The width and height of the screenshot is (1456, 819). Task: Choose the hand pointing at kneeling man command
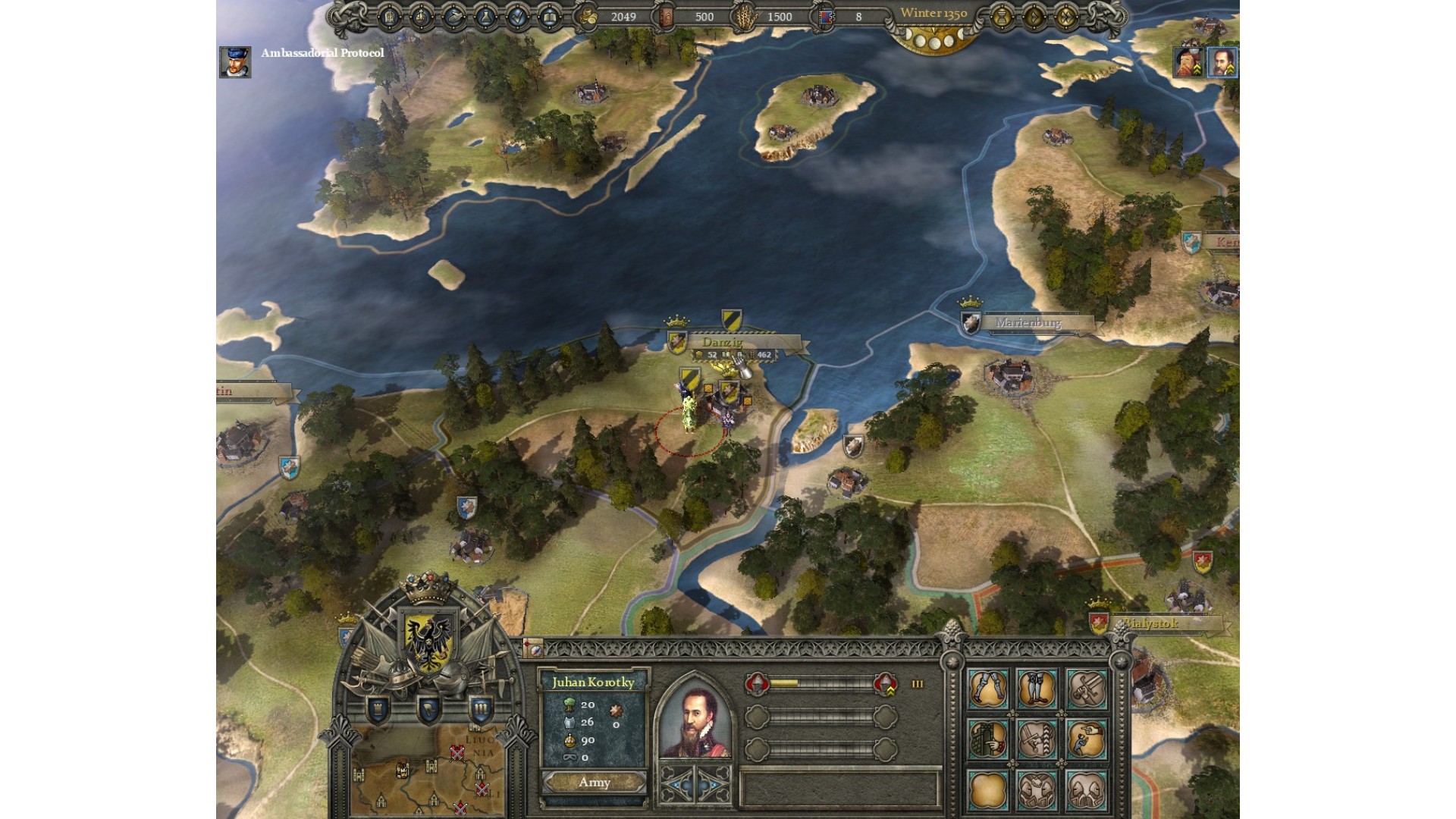click(x=1085, y=739)
